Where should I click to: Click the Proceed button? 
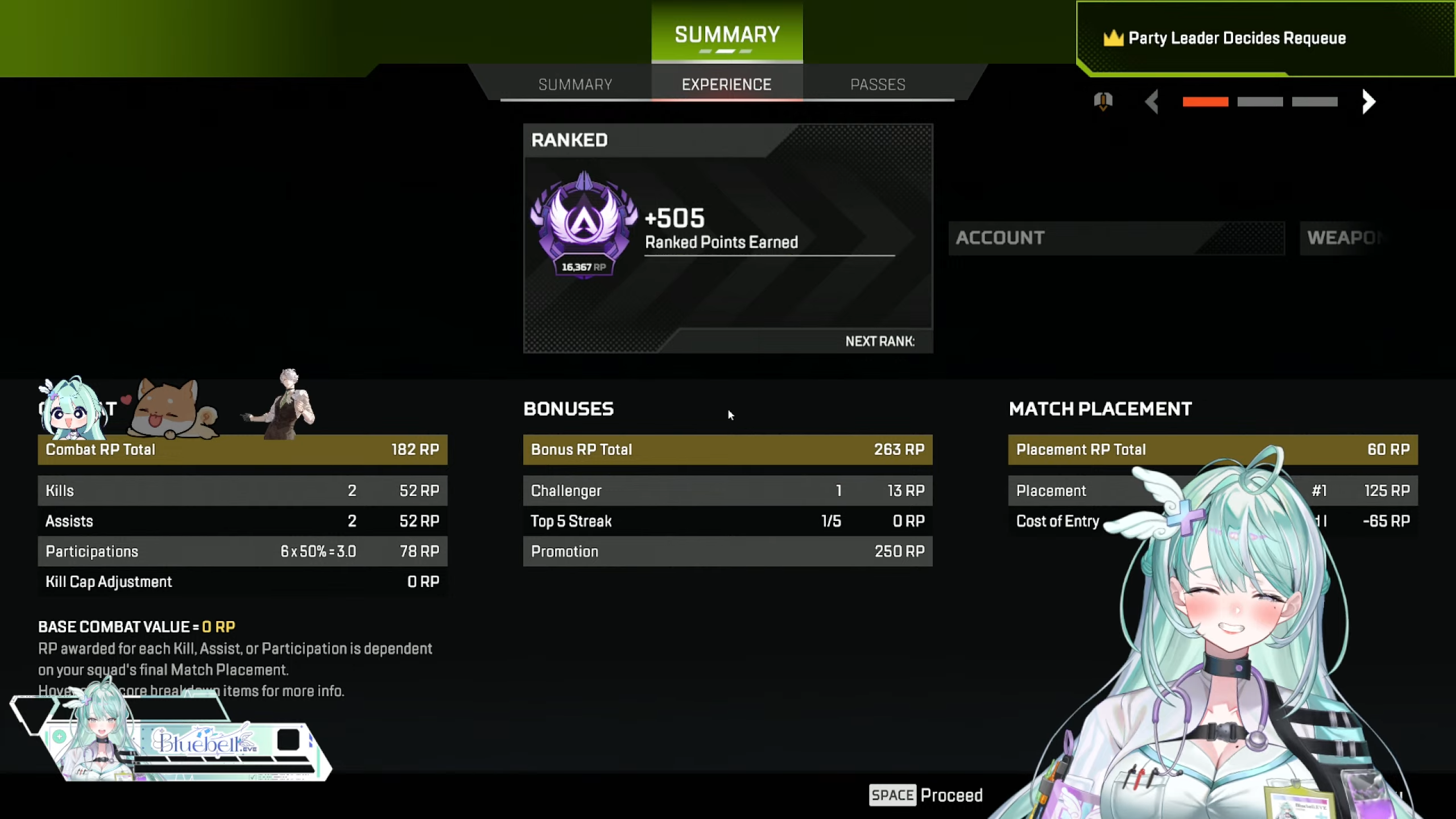click(x=926, y=795)
